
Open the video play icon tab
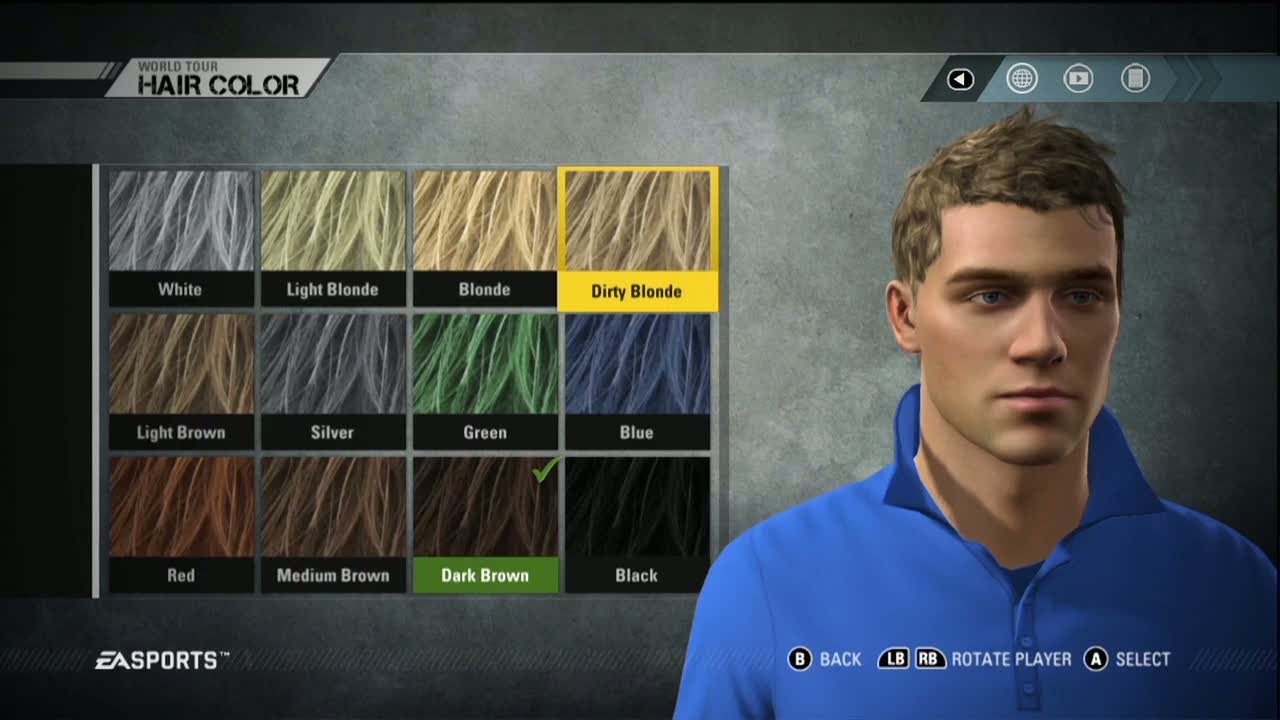[1078, 78]
